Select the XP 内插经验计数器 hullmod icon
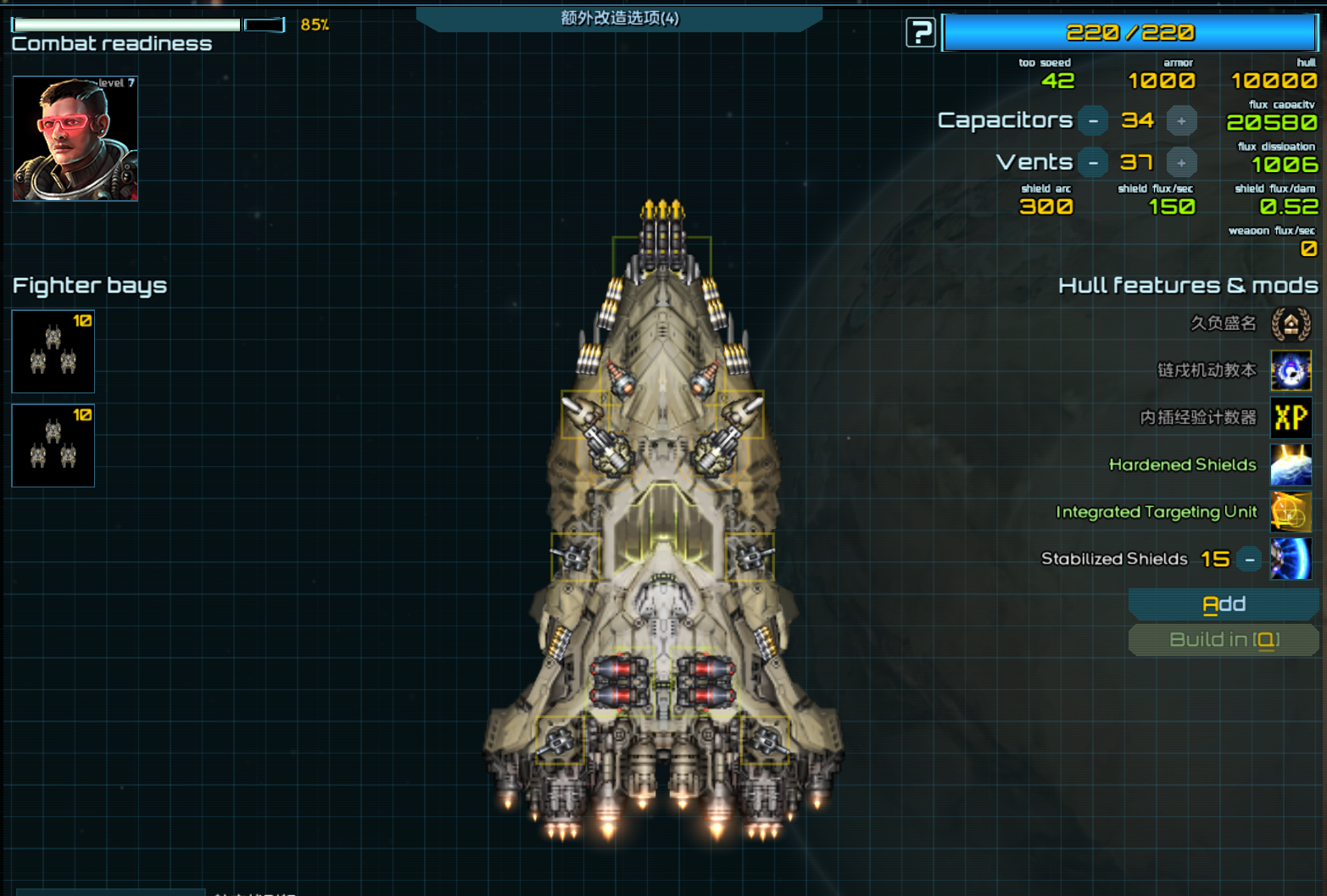 [x=1291, y=417]
